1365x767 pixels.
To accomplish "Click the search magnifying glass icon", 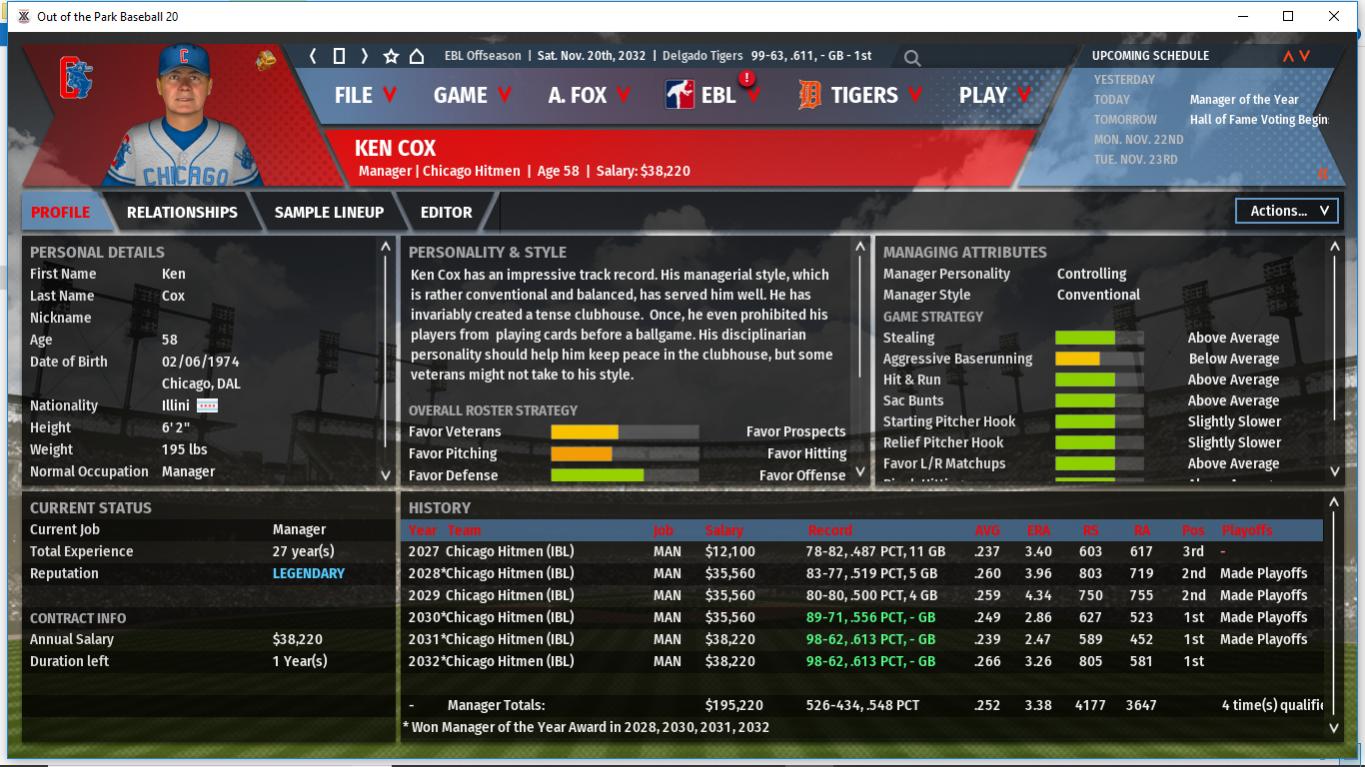I will click(x=912, y=58).
